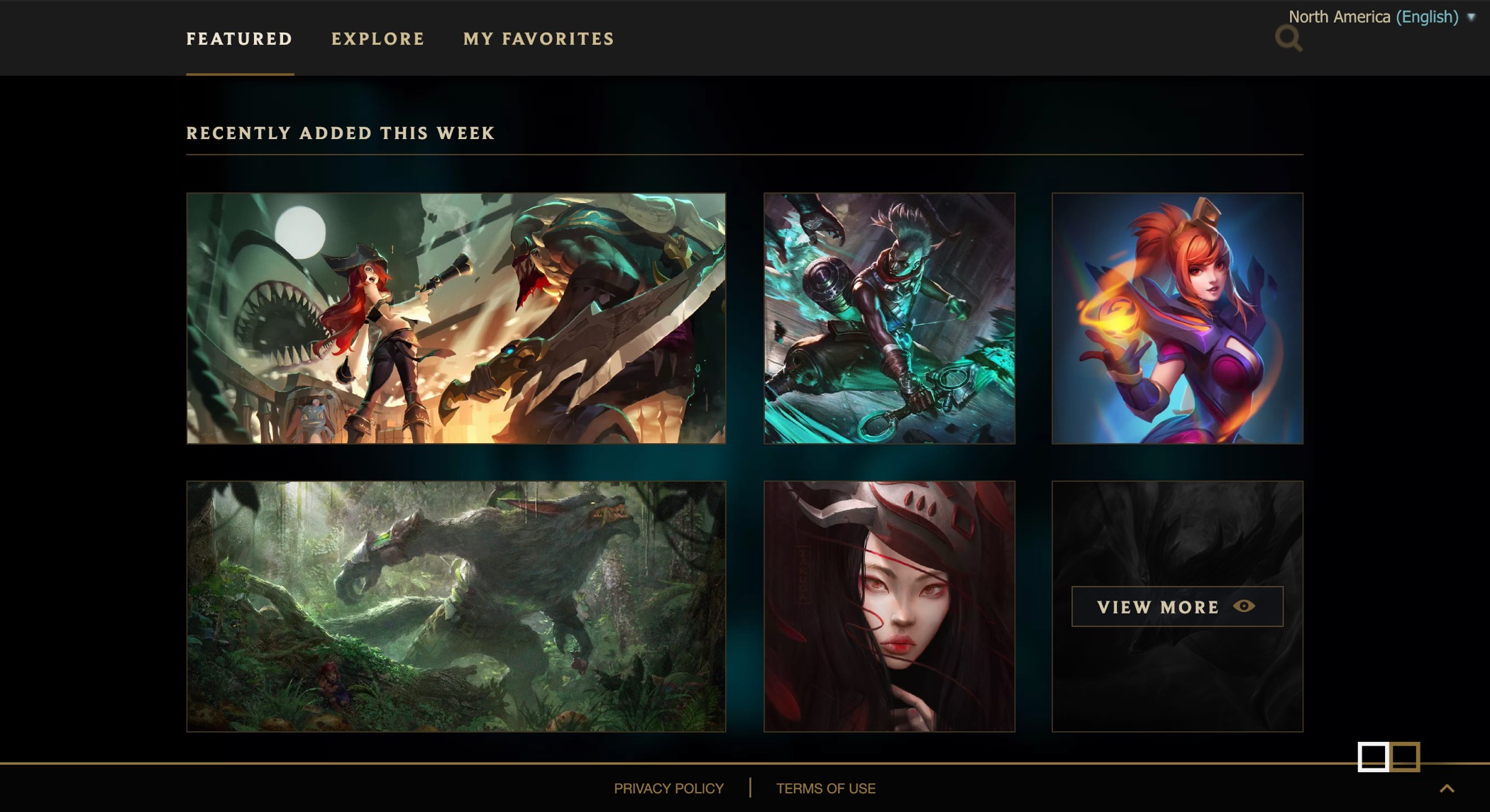Select the orange-haired fire mage artwork
Image resolution: width=1490 pixels, height=812 pixels.
coord(1177,318)
